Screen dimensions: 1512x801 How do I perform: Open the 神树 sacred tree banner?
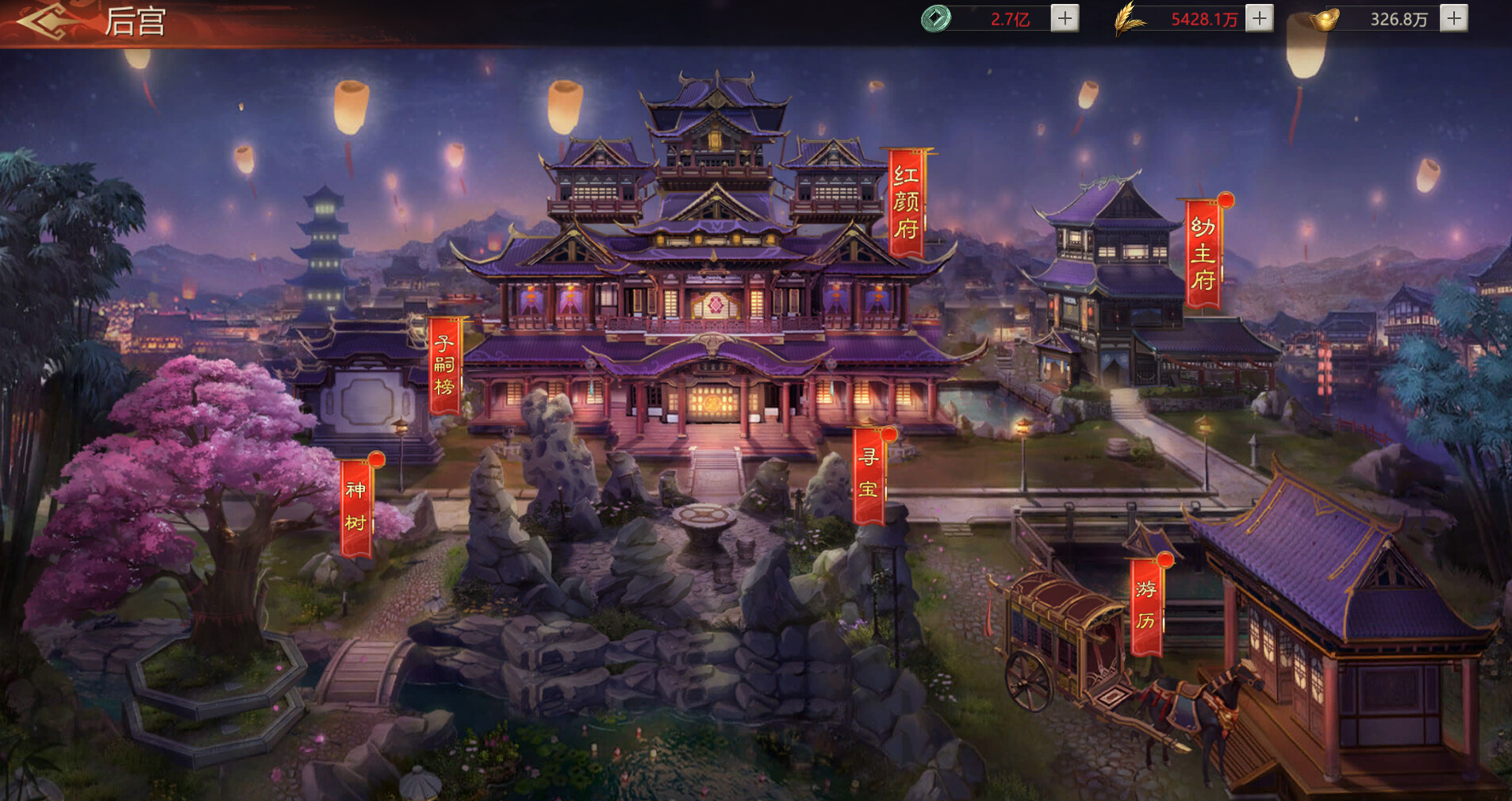click(355, 506)
